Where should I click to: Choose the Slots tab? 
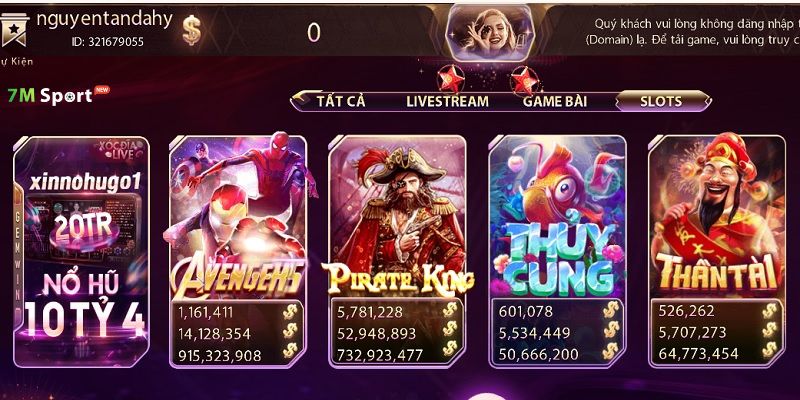[x=661, y=101]
